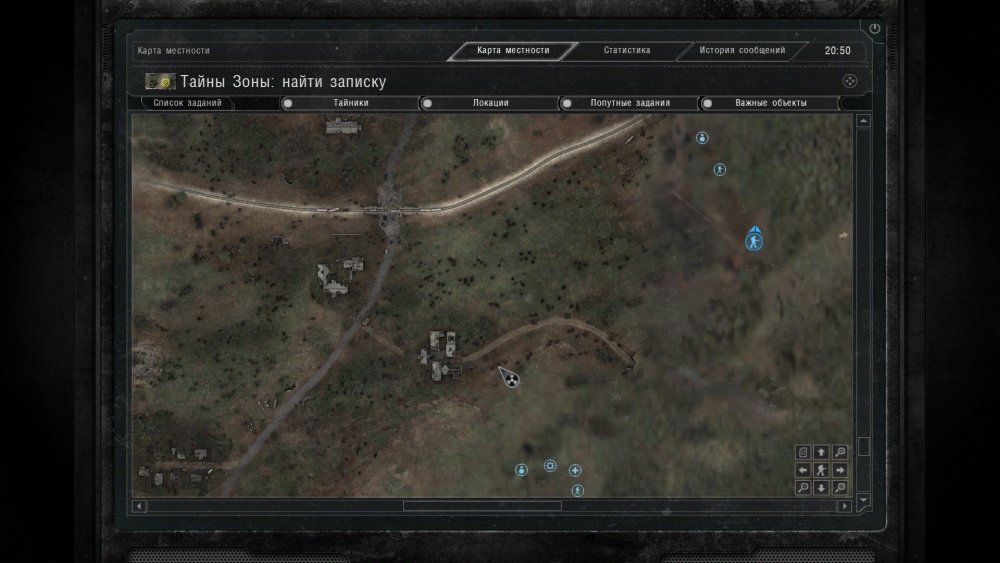Open the Статистика tab

click(627, 50)
